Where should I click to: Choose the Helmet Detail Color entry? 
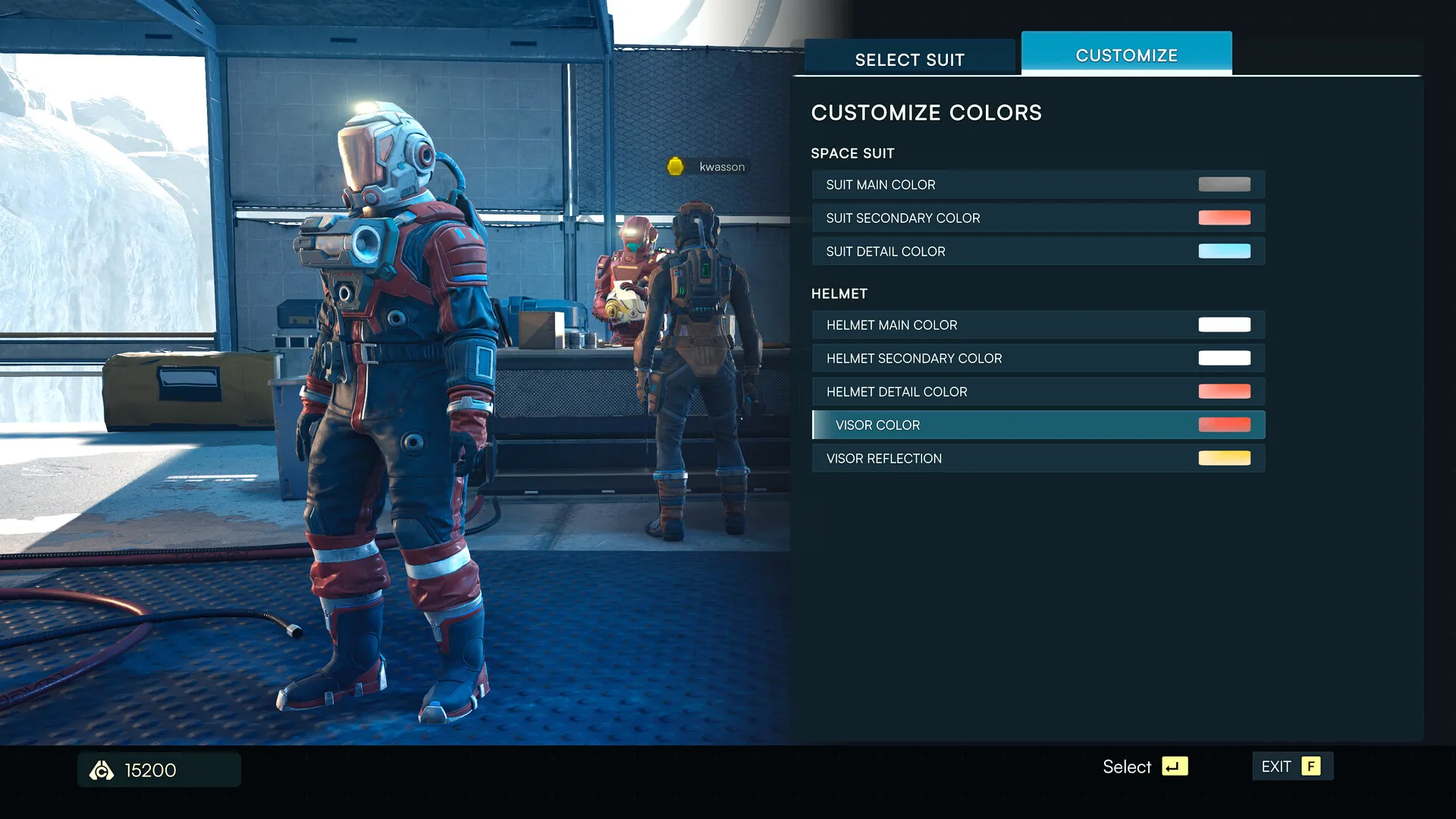pyautogui.click(x=1037, y=392)
